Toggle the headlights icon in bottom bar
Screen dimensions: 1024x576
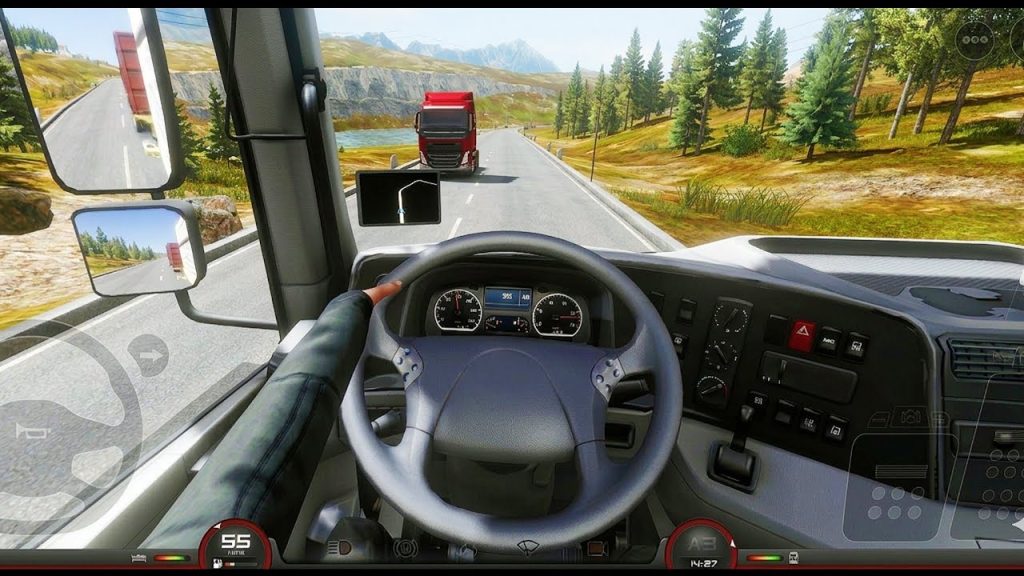pos(340,549)
